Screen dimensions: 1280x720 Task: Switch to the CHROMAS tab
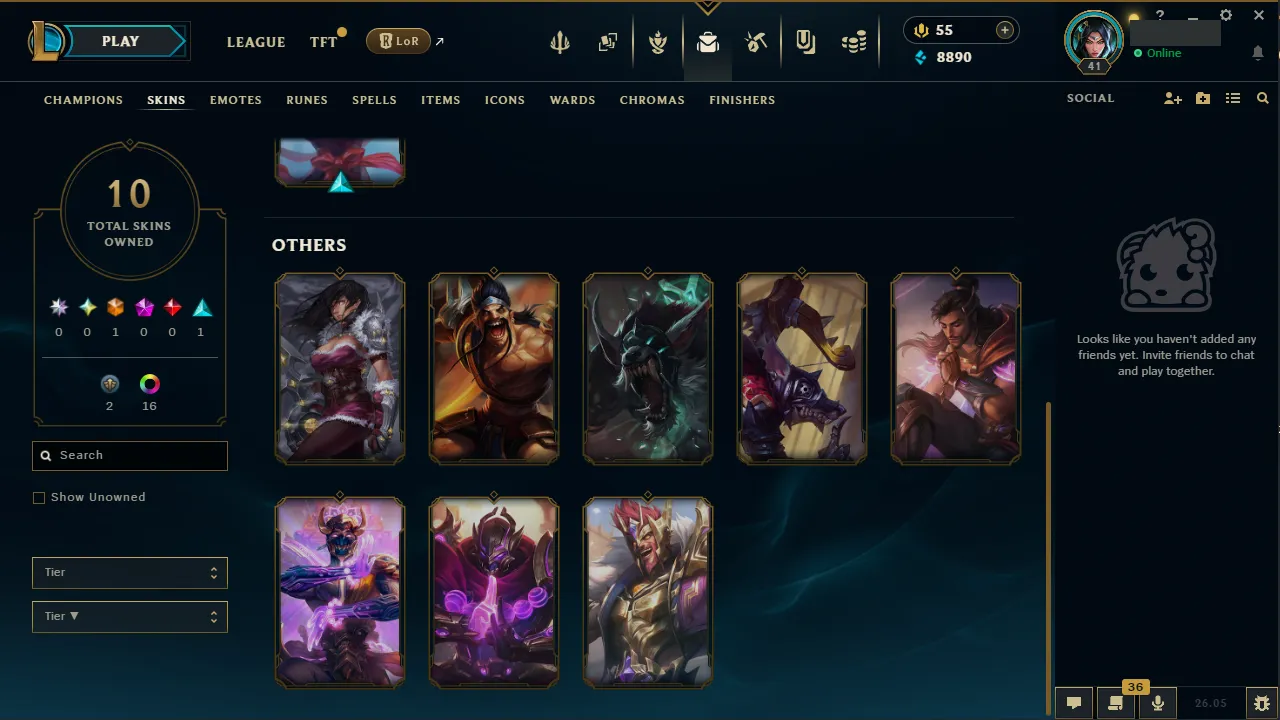(x=652, y=100)
